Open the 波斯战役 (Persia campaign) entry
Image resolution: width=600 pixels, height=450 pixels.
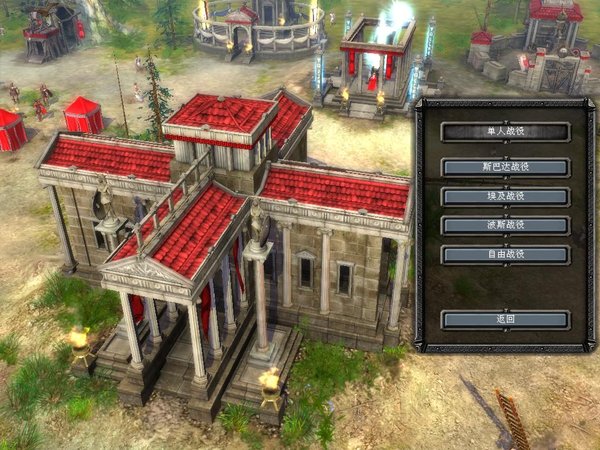click(x=505, y=225)
